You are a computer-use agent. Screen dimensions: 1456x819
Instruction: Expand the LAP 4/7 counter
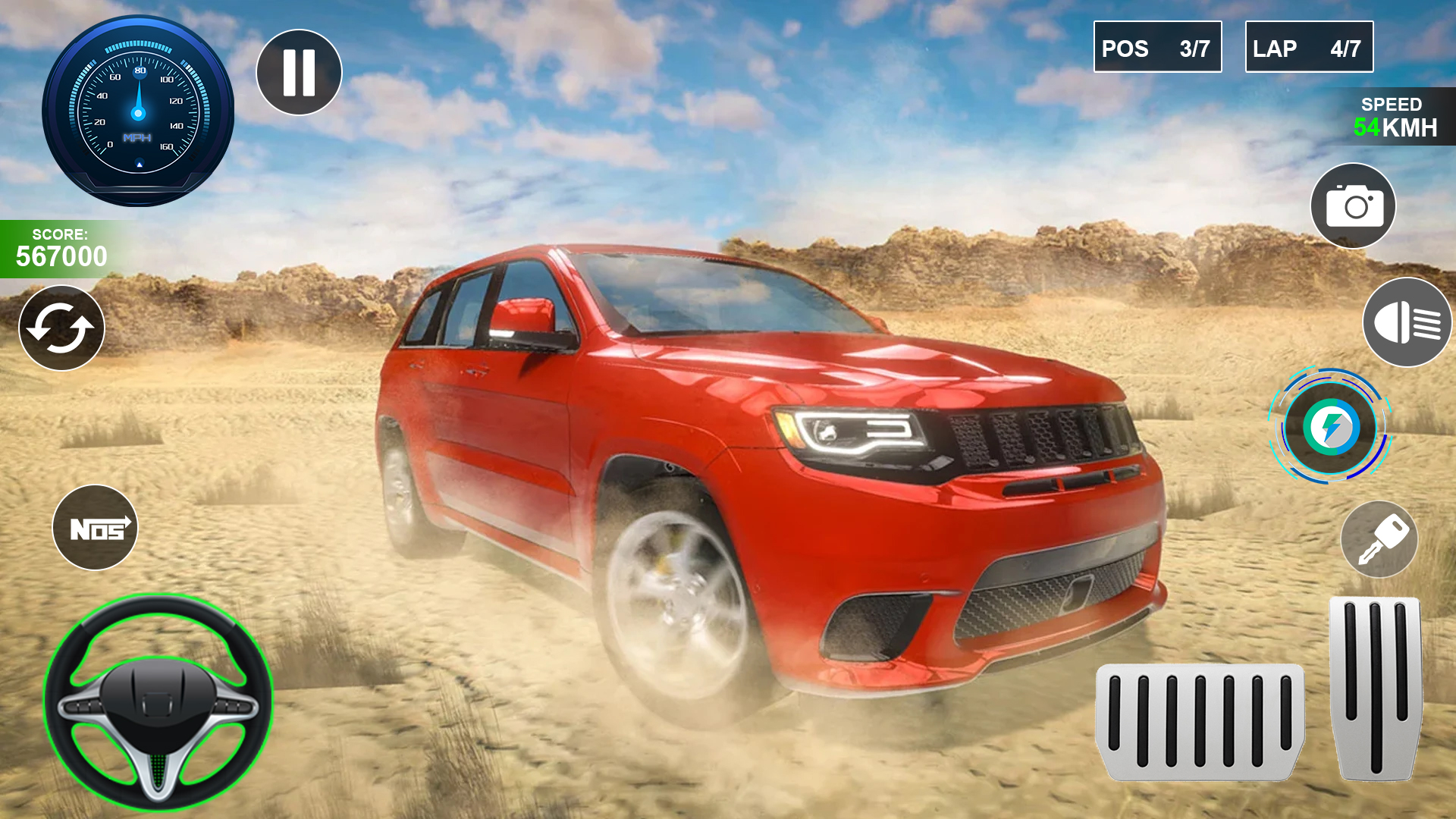pos(1309,48)
